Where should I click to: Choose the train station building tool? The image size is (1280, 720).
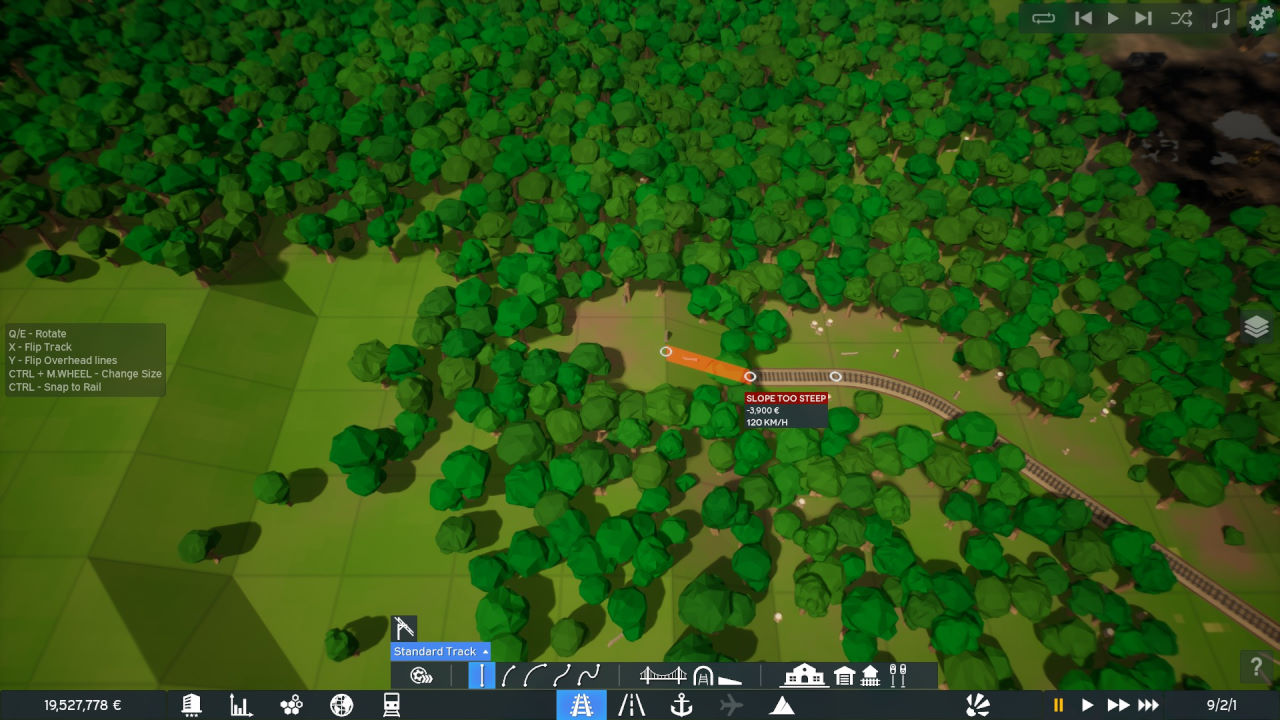[804, 676]
